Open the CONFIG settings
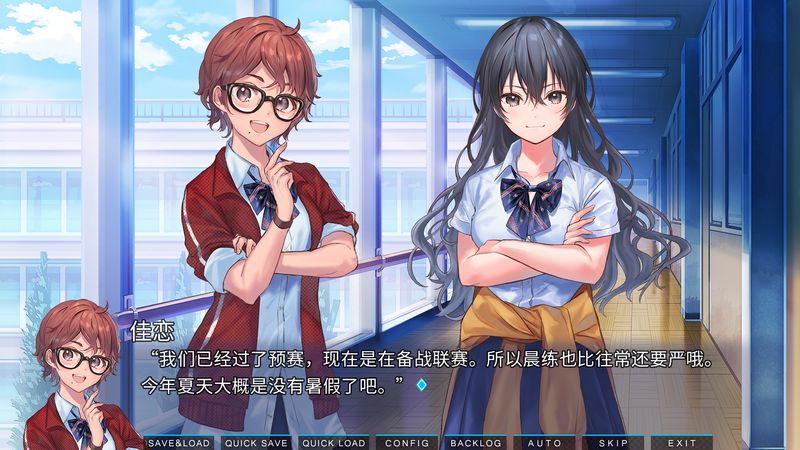Screen dimensions: 800x450 click(406, 442)
